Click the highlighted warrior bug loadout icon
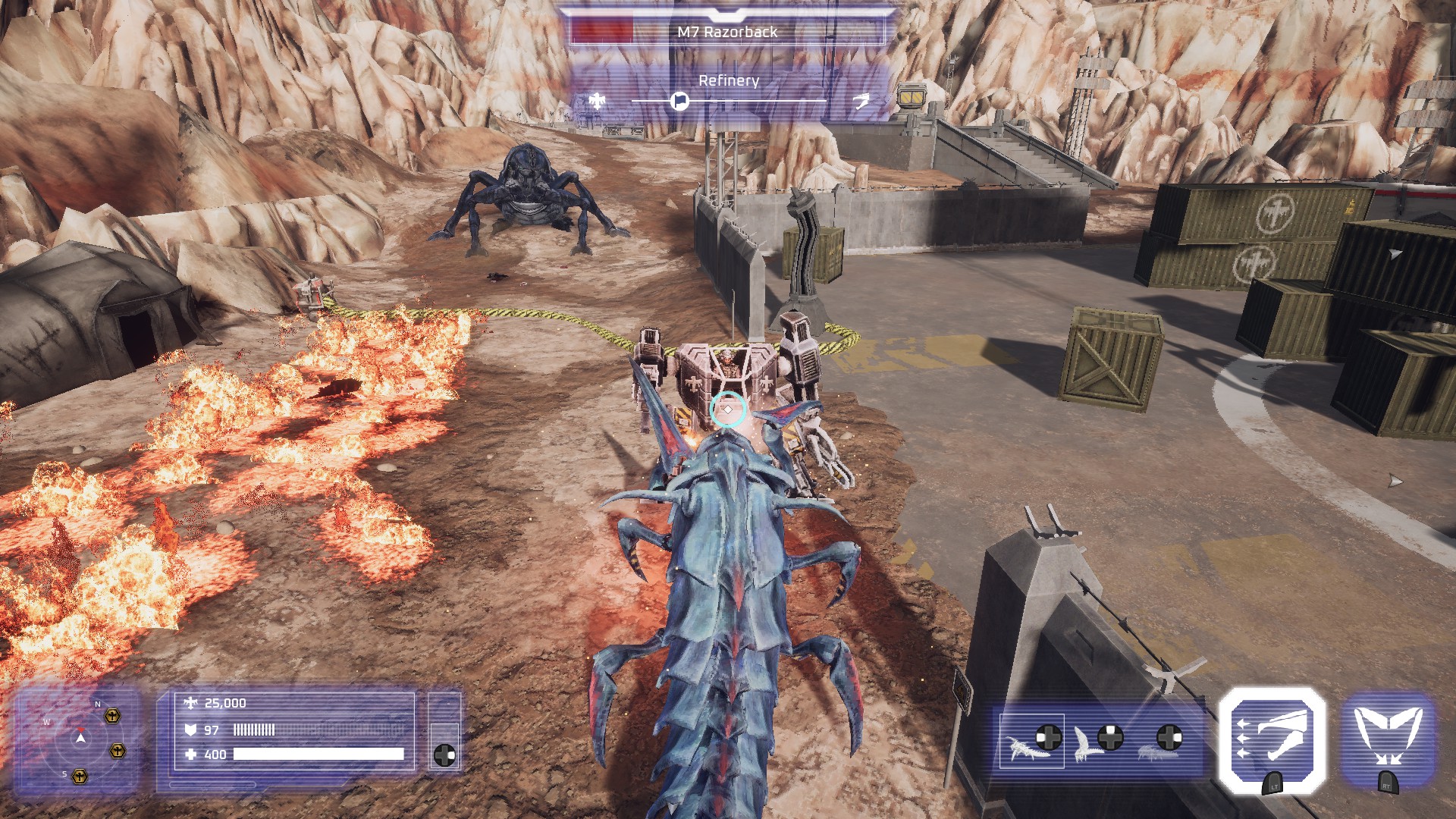The width and height of the screenshot is (1456, 819). click(x=1025, y=749)
